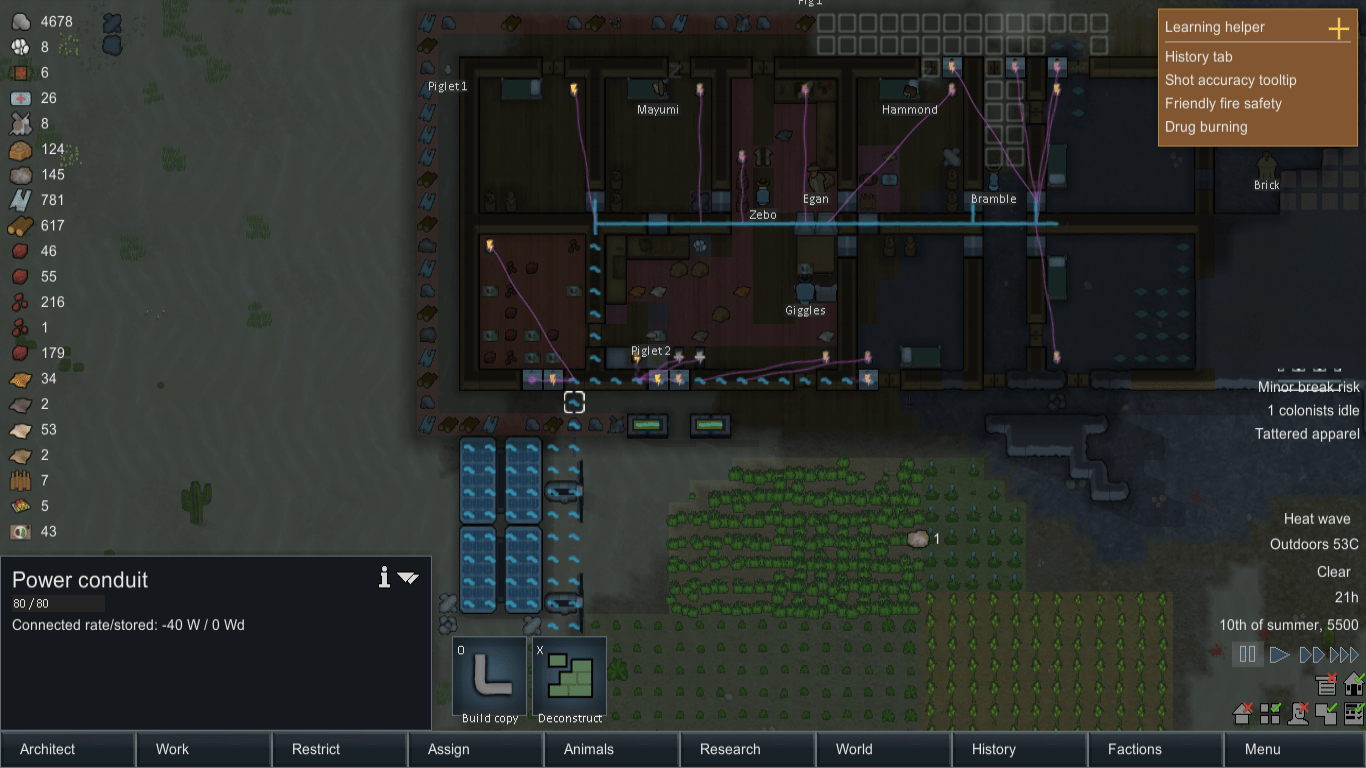Select the Deconstruct tool
The height and width of the screenshot is (768, 1366).
[569, 677]
